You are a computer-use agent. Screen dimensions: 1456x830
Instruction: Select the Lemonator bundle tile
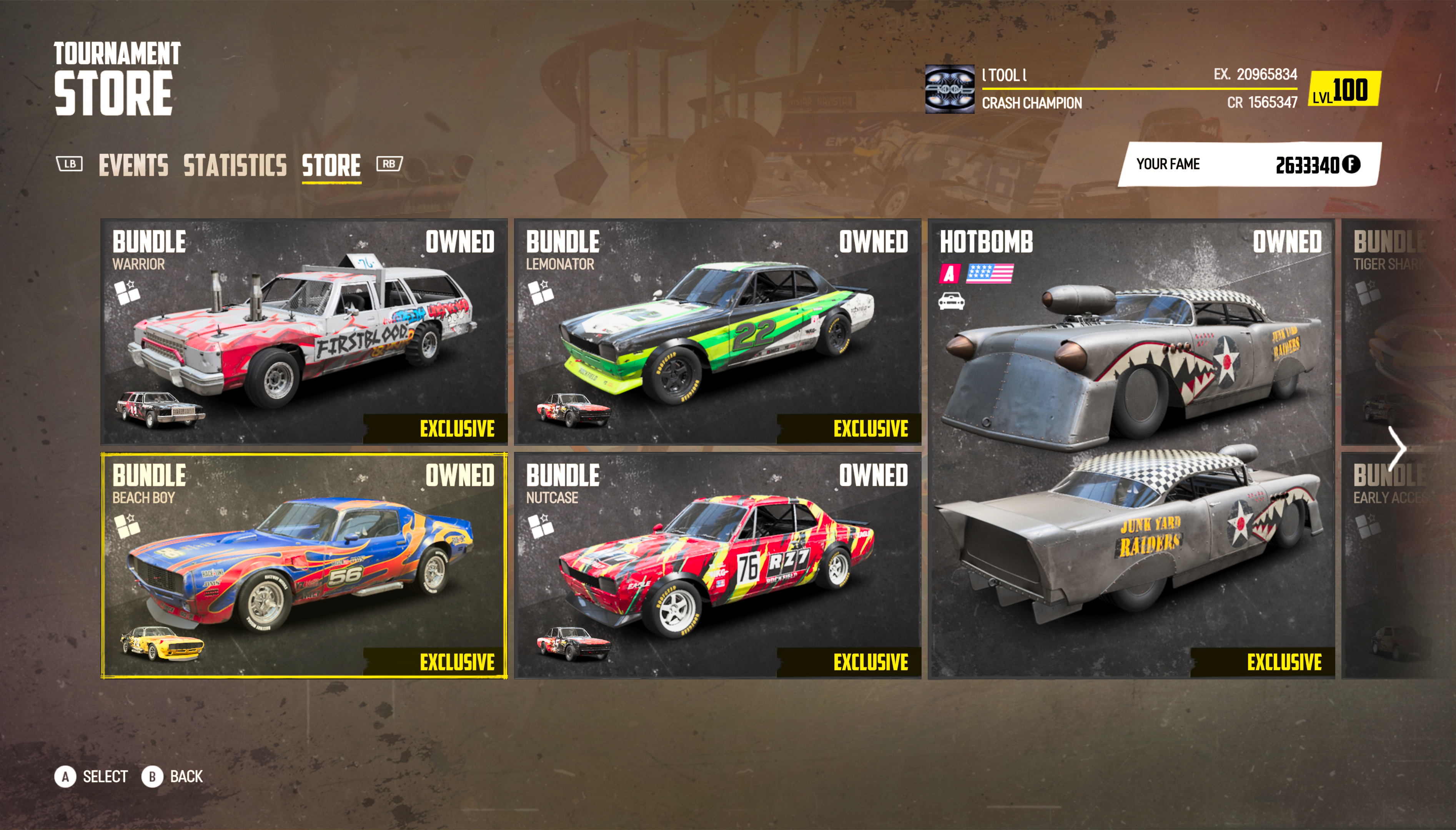tap(717, 332)
